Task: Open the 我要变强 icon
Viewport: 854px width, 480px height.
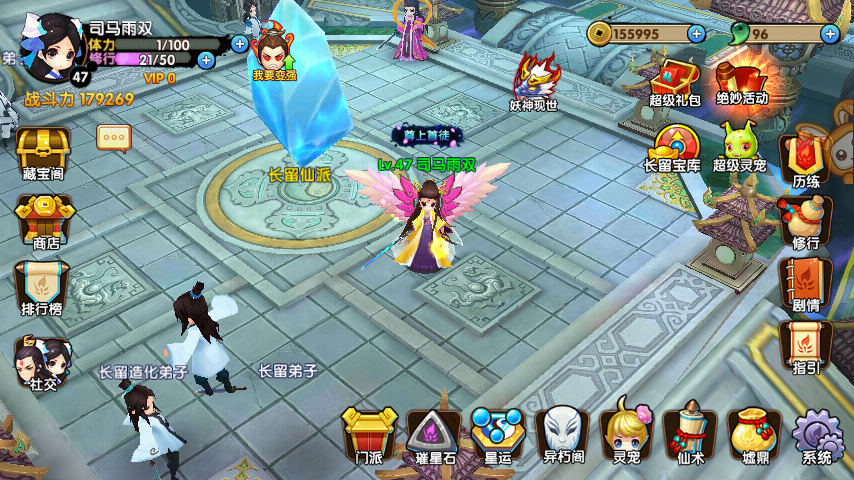Action: pyautogui.click(x=275, y=55)
